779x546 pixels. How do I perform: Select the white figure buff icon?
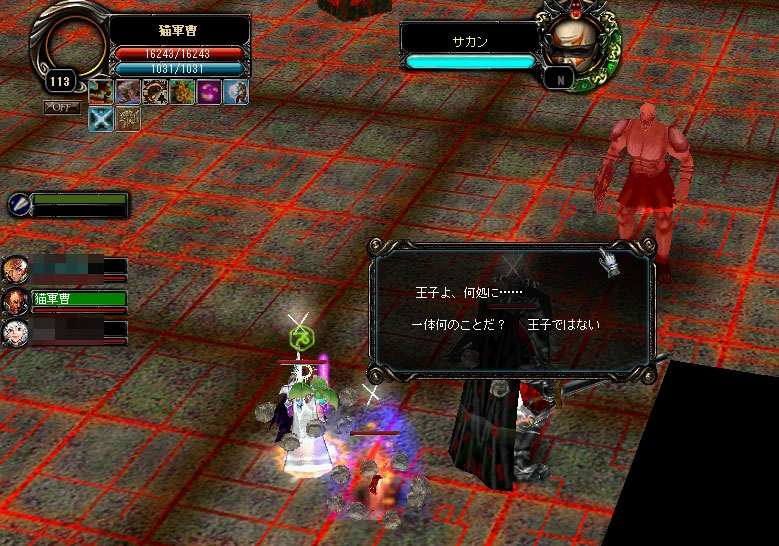[235, 92]
